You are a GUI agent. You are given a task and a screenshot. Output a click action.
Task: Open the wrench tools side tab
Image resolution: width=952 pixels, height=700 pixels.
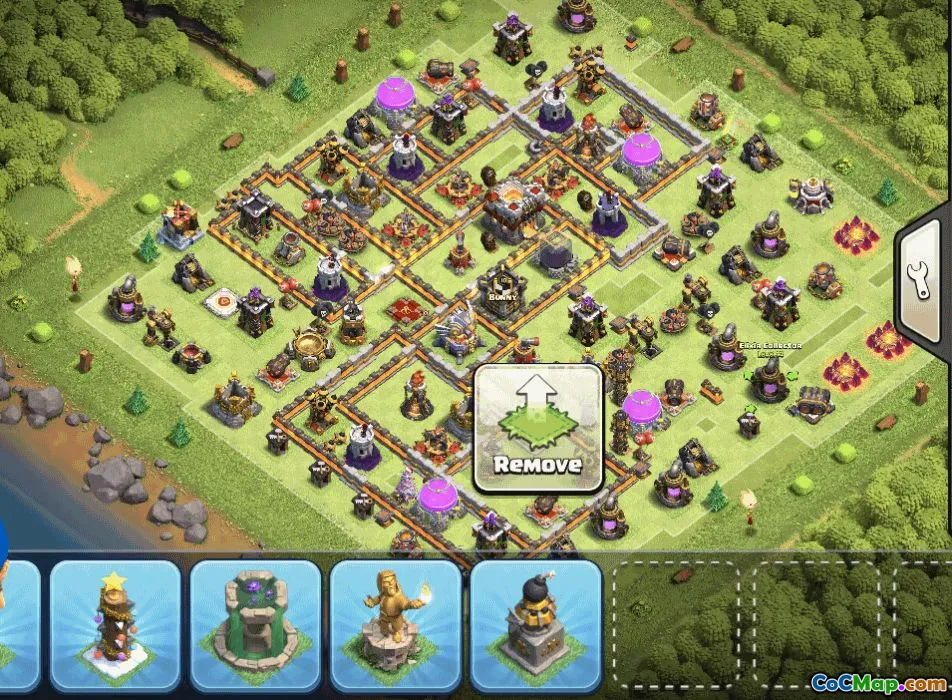click(922, 284)
